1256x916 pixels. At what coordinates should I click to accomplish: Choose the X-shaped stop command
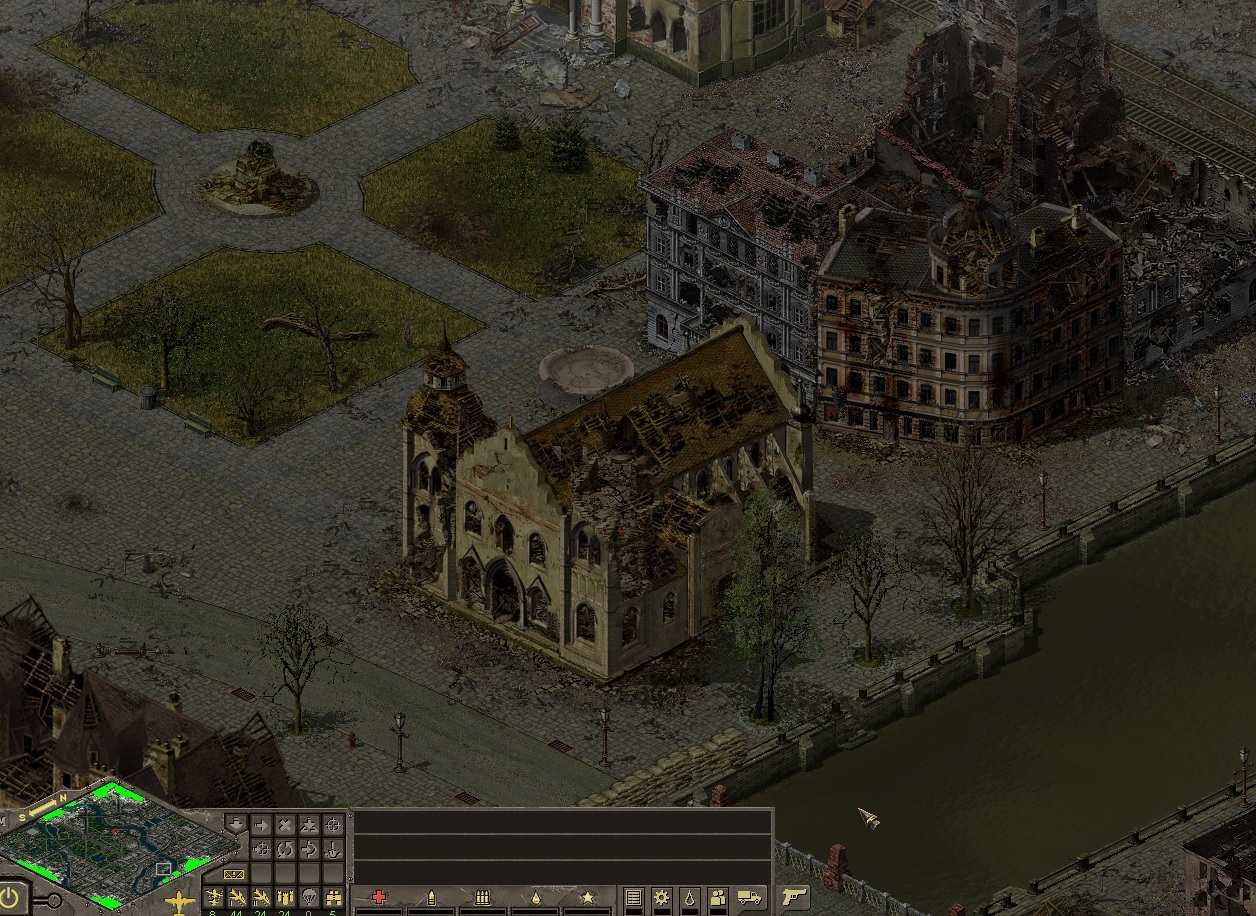coord(285,826)
